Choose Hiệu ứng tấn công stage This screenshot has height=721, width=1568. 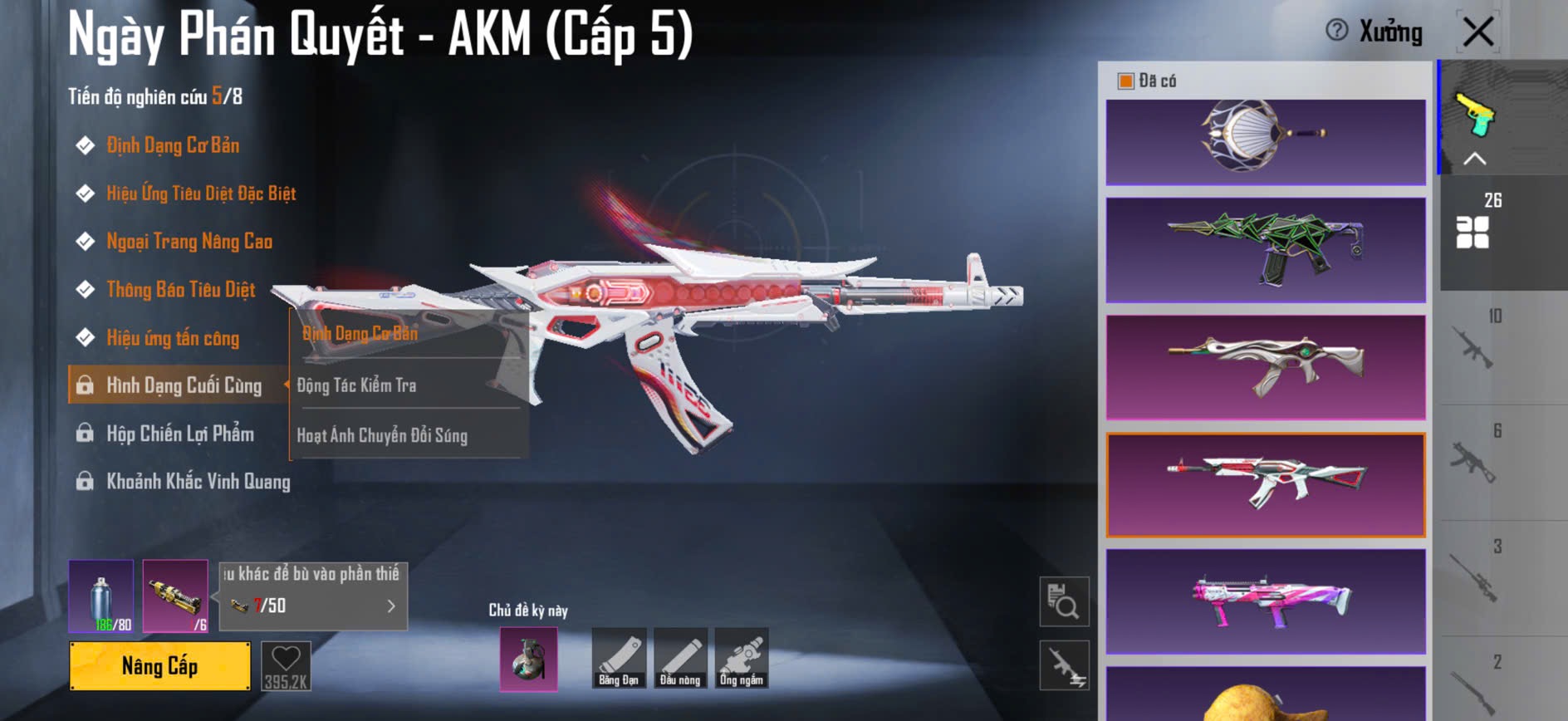point(173,338)
